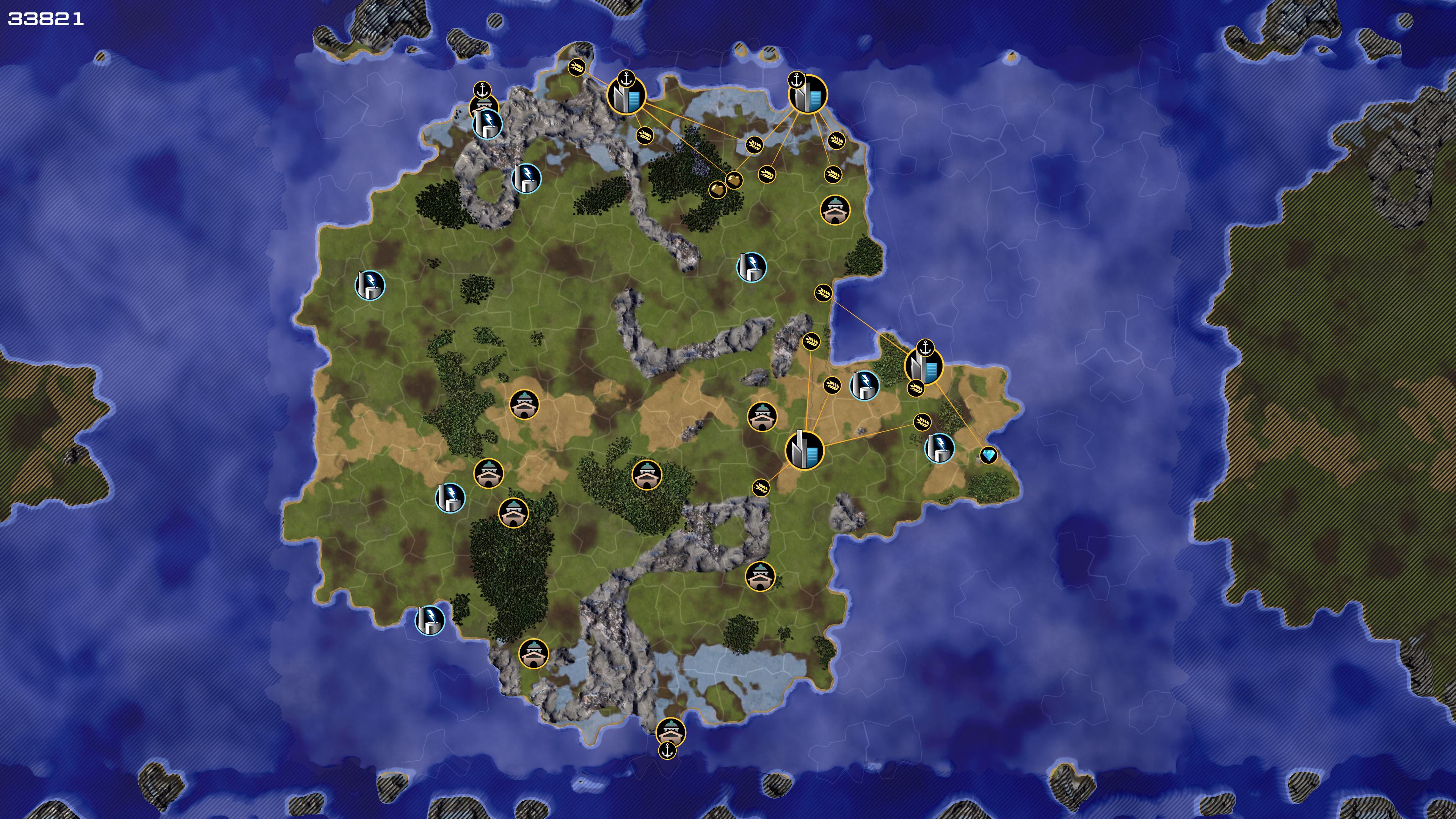This screenshot has height=819, width=1456.
Task: Click the wheat marker overlapping a city's rim
Action: coord(916,388)
